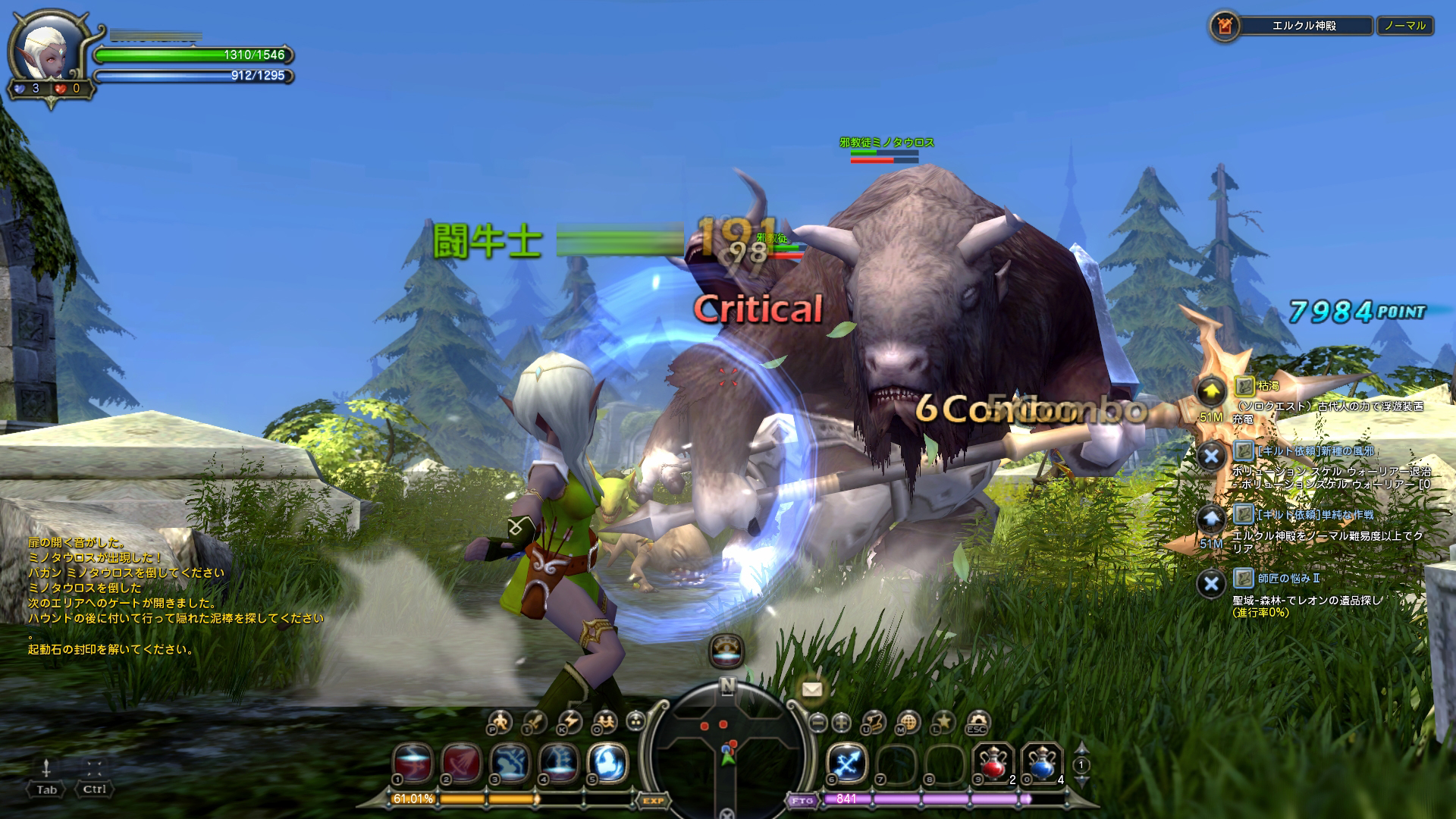Image resolution: width=1456 pixels, height=819 pixels.
Task: Zoom in the minimap with plus button
Action: [842, 722]
